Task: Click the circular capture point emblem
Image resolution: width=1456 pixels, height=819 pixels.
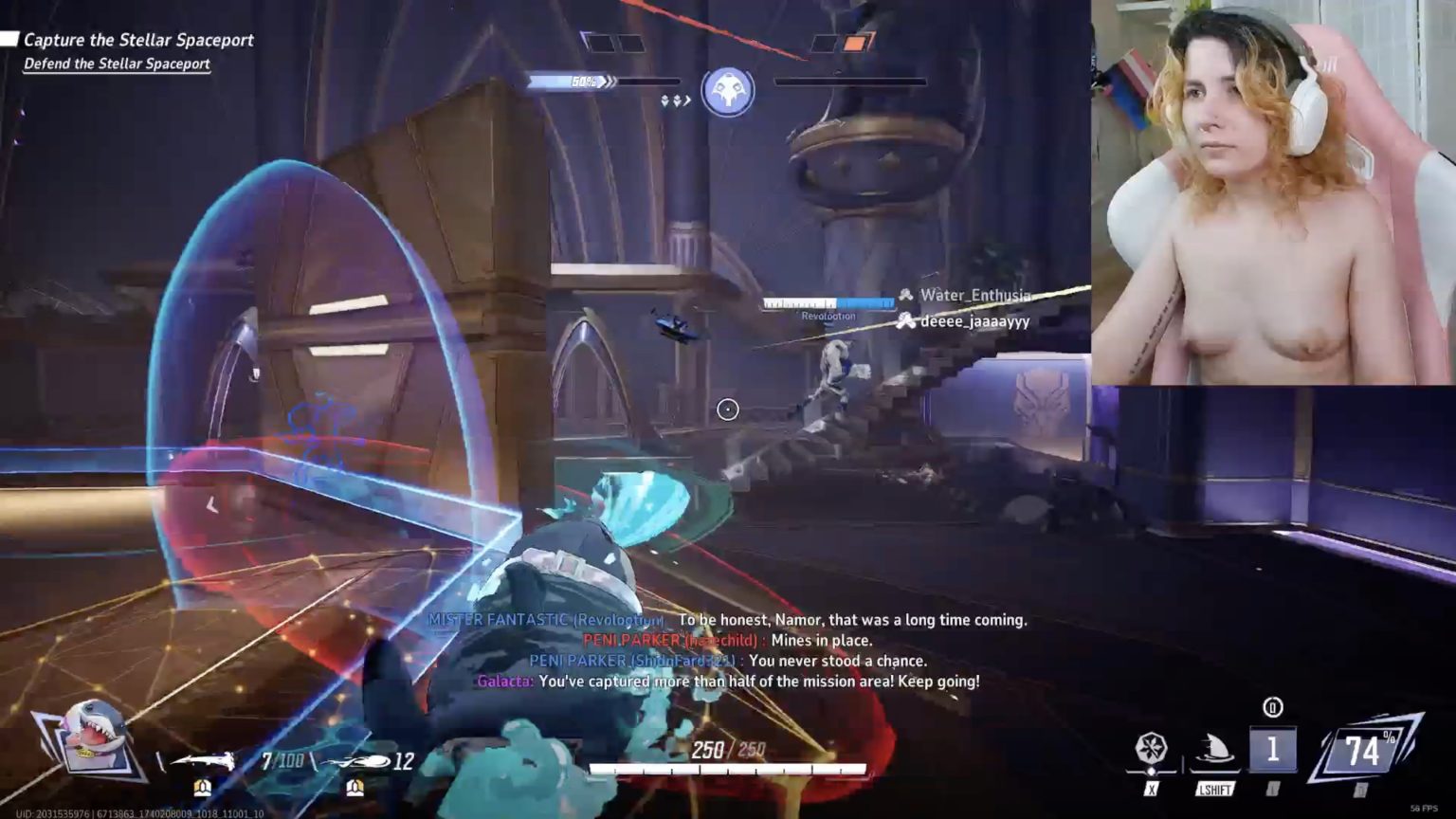Action: pyautogui.click(x=727, y=91)
